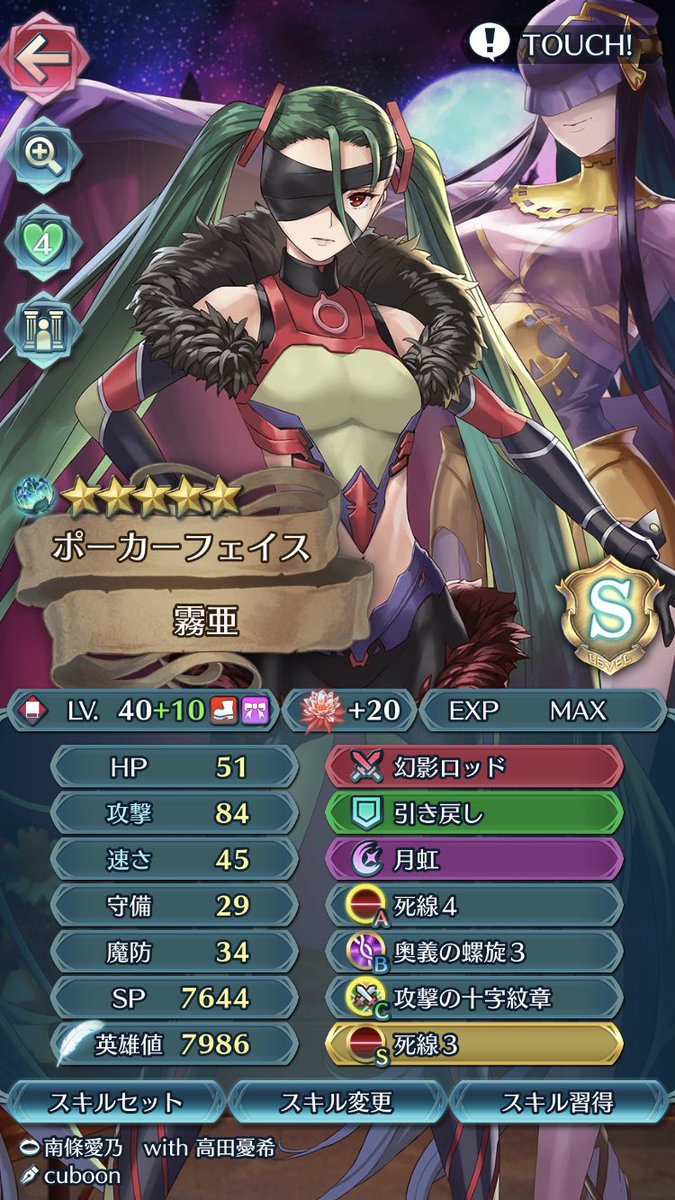Select the 死線3 sacred seal
The image size is (675, 1200).
point(475,1045)
